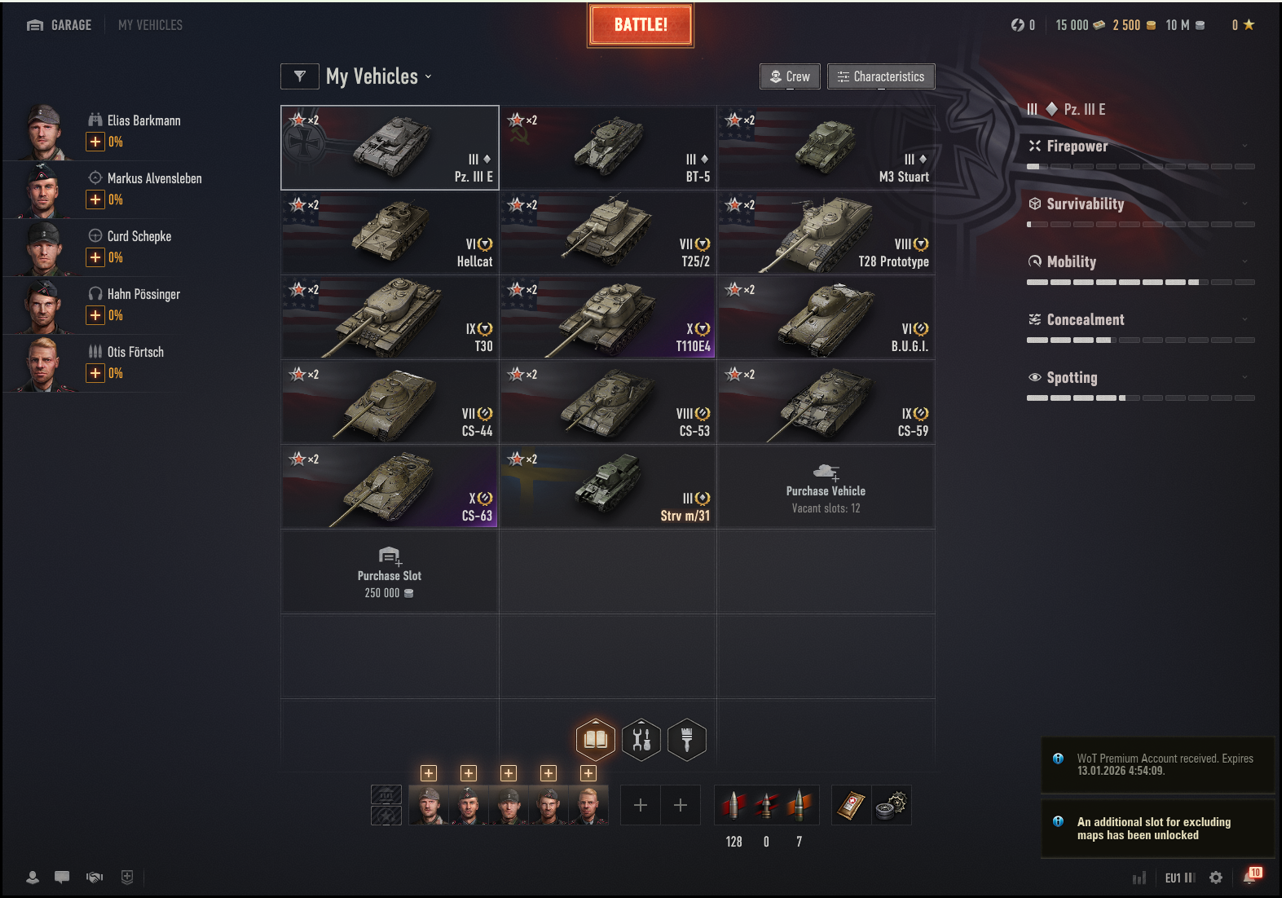Viewport: 1282px width, 898px height.
Task: Open the notifications bell with 10 badge
Action: pos(1250,877)
